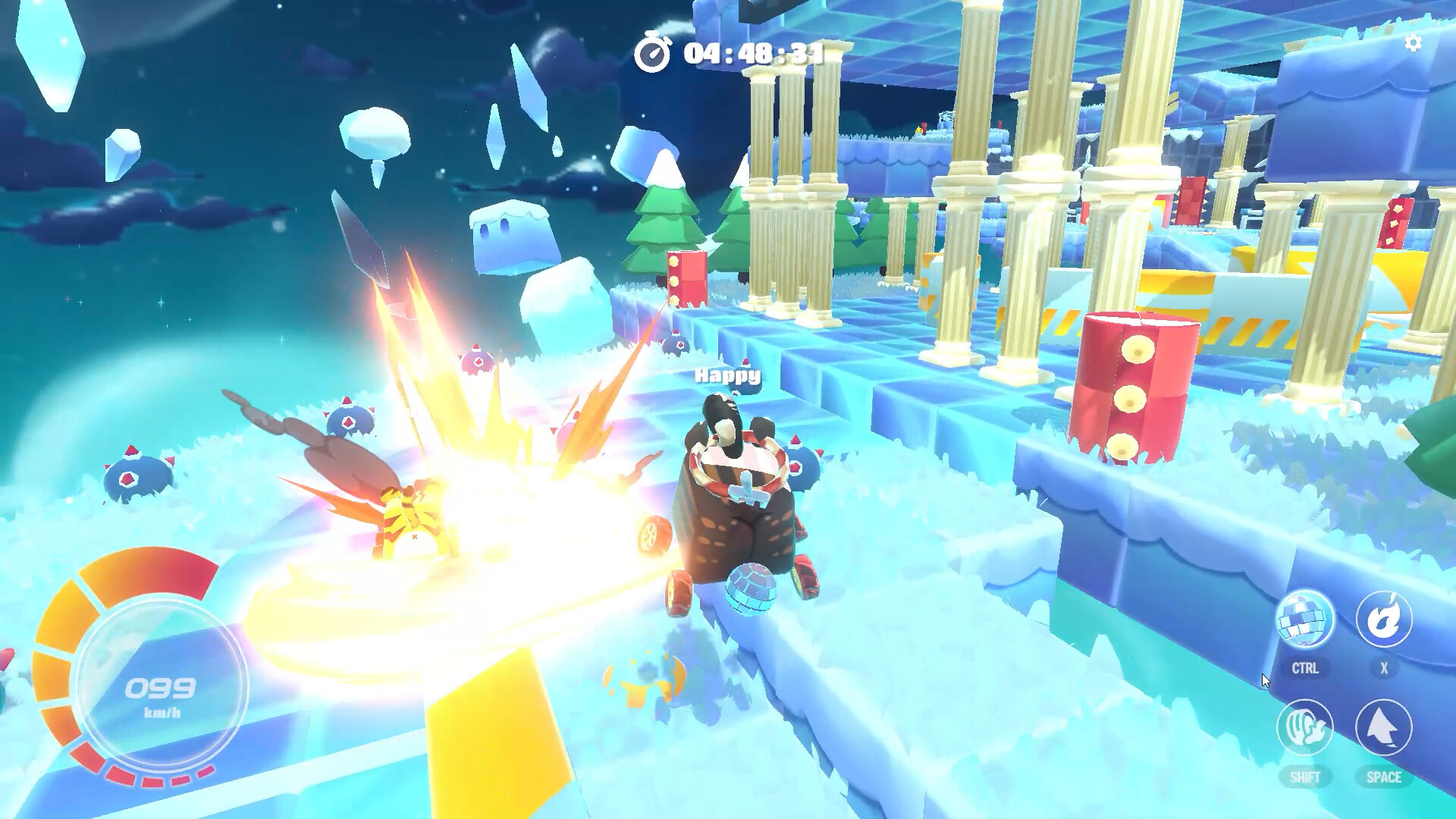
Task: Trigger the jump arrow ability icon
Action: point(1385,728)
